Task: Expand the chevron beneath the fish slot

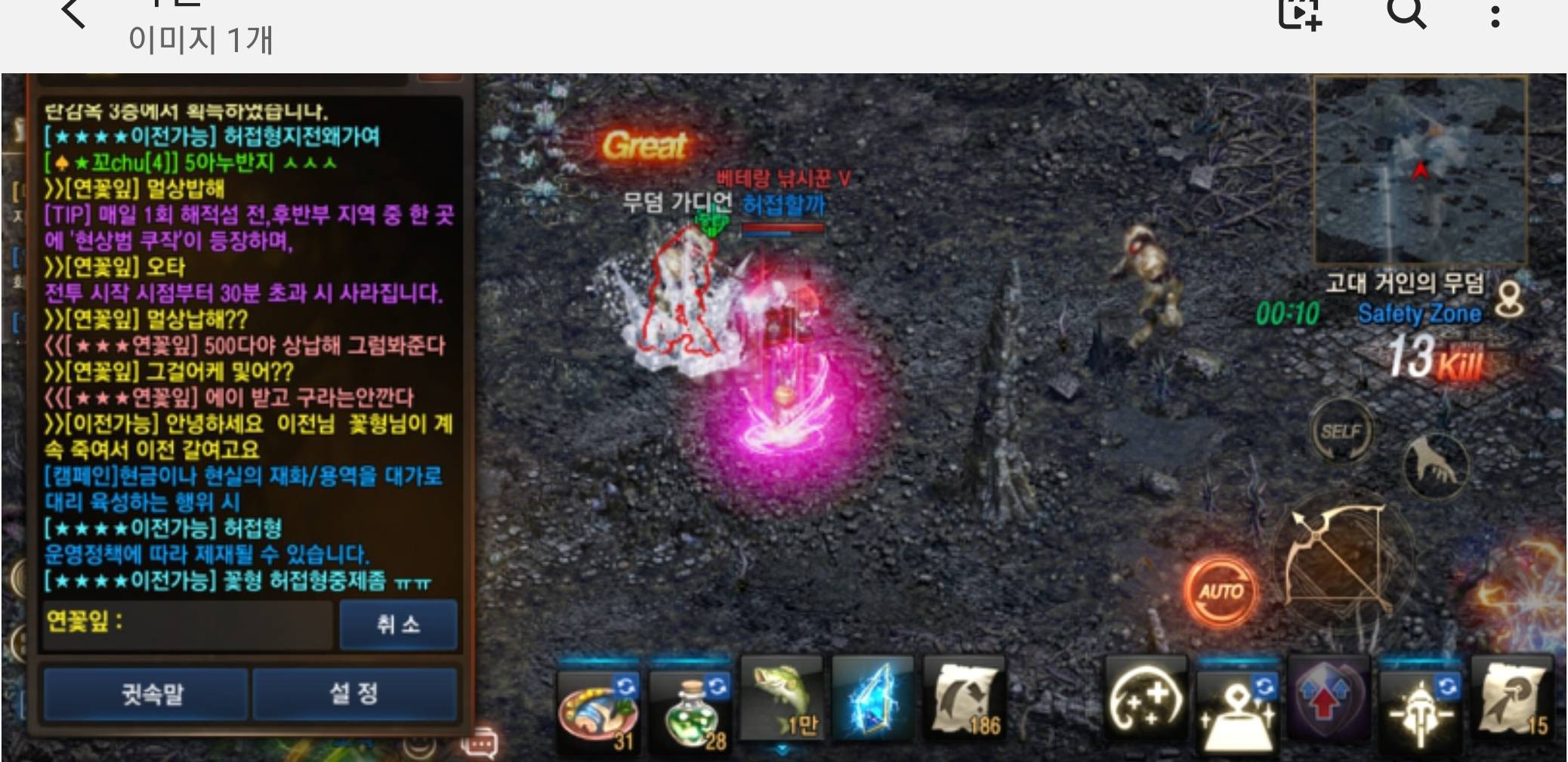Action: point(782,746)
